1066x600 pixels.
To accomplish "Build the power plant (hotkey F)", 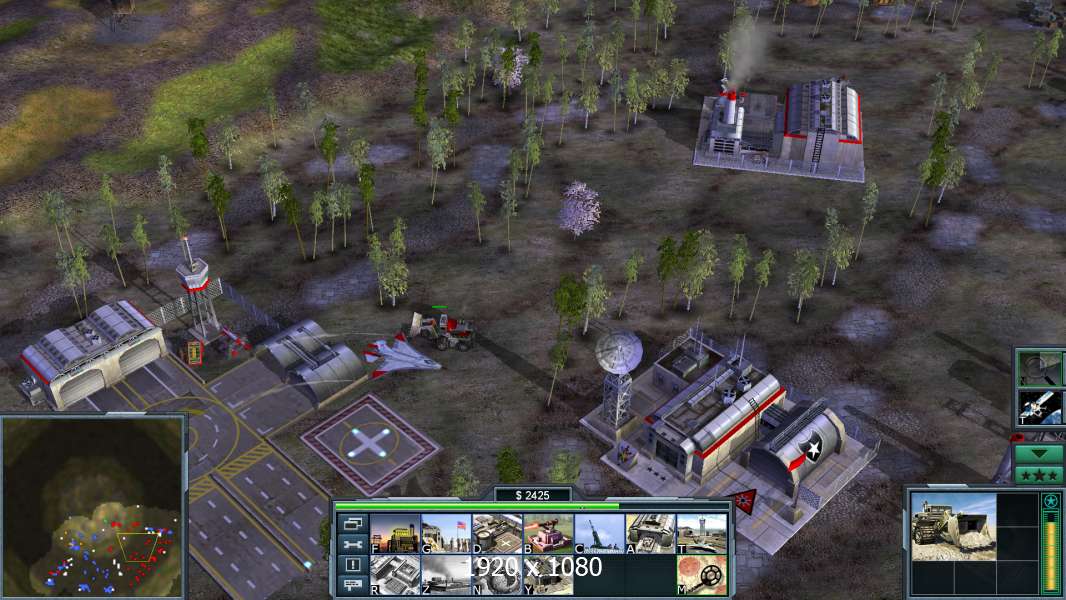I will (x=395, y=534).
